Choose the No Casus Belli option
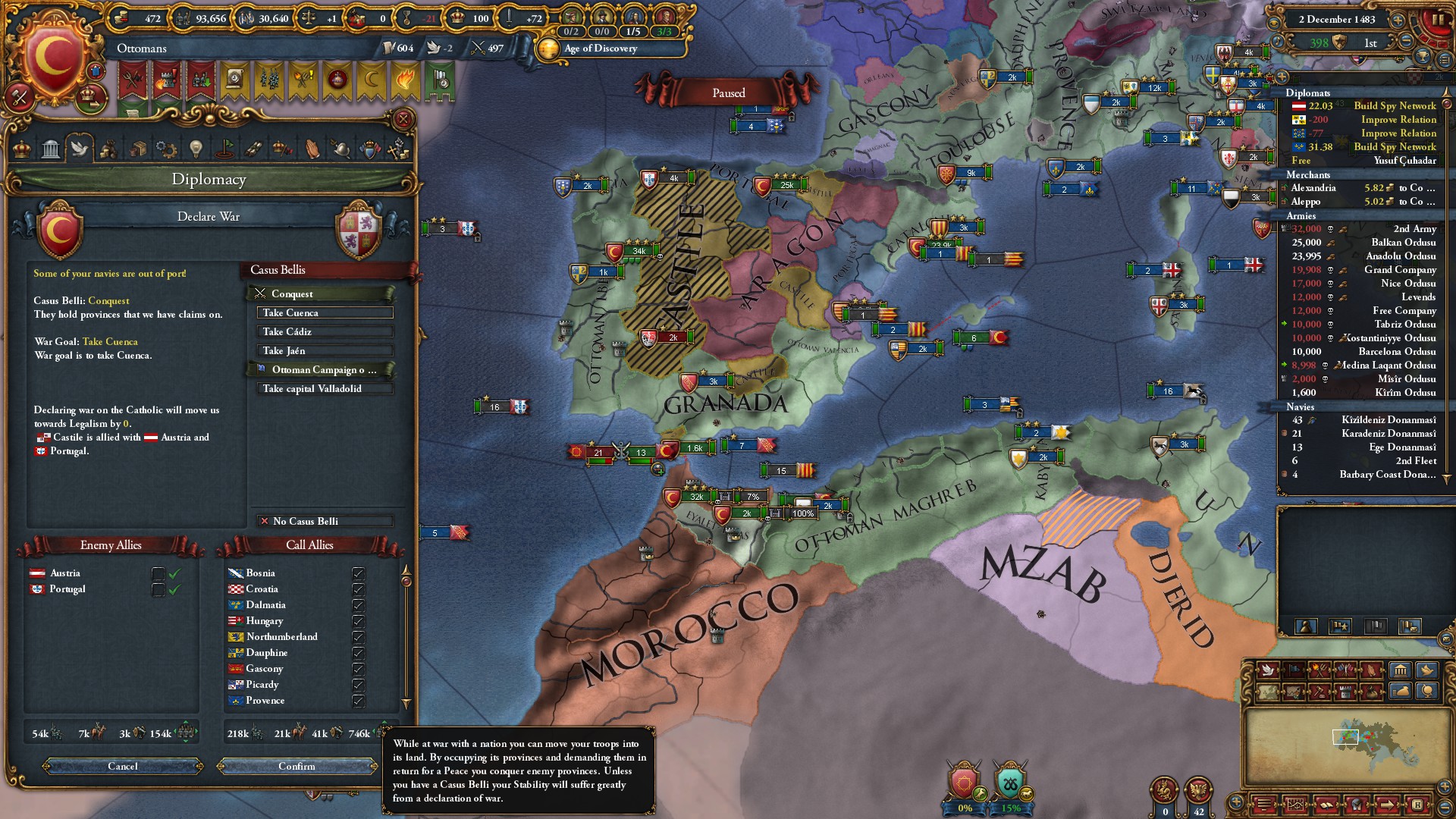1456x819 pixels. pos(325,522)
